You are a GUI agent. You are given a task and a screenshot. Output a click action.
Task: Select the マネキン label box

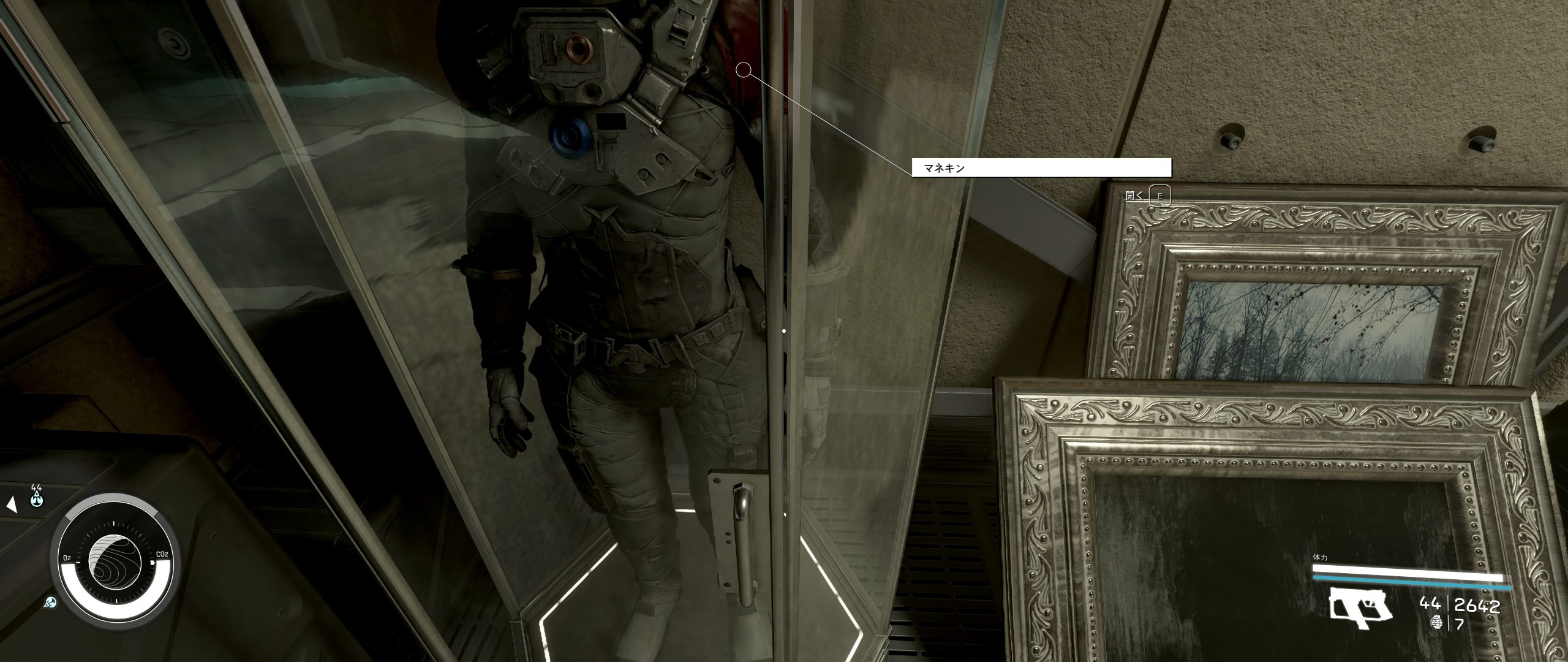(1041, 167)
